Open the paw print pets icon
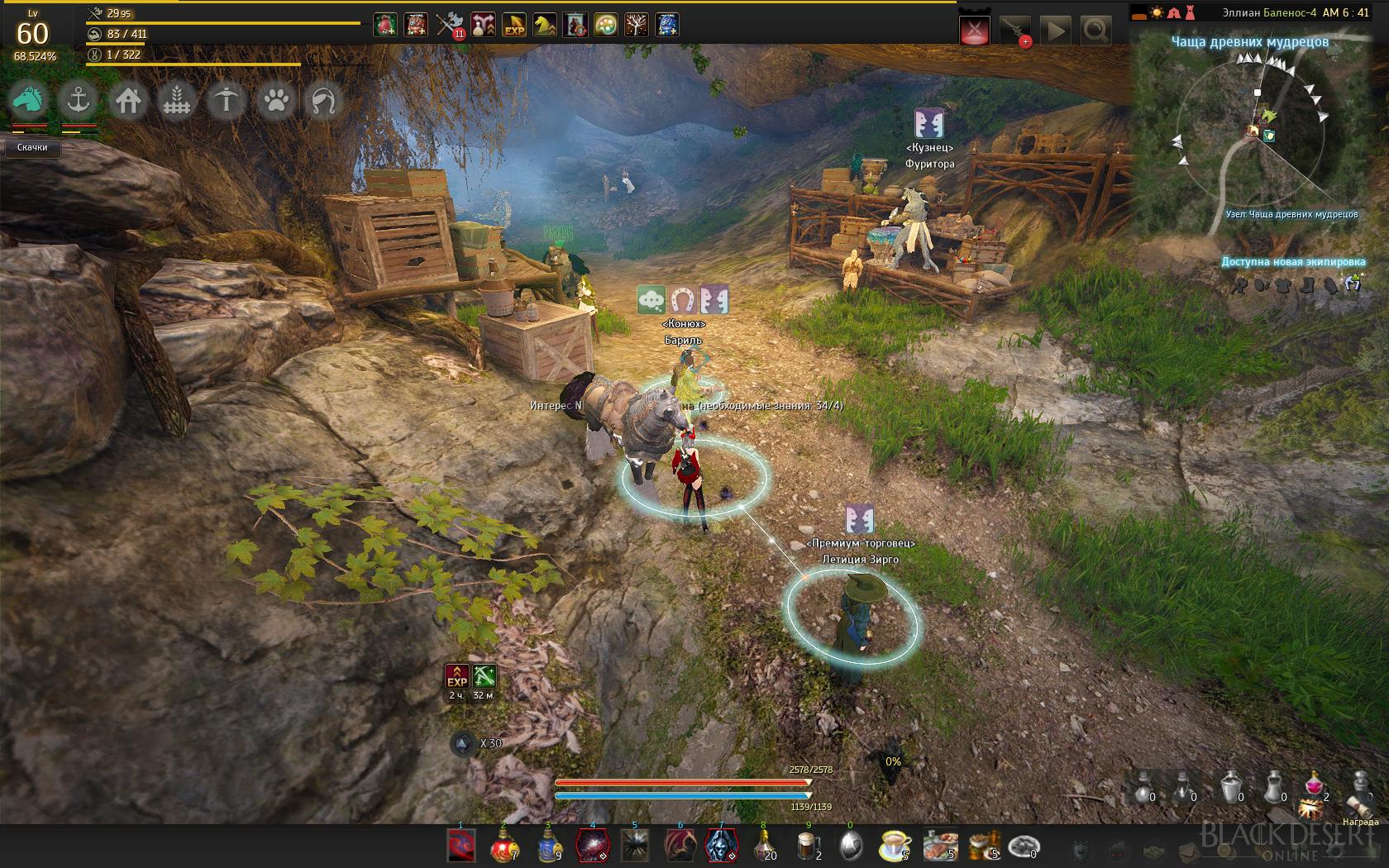The width and height of the screenshot is (1389, 868). pyautogui.click(x=275, y=101)
